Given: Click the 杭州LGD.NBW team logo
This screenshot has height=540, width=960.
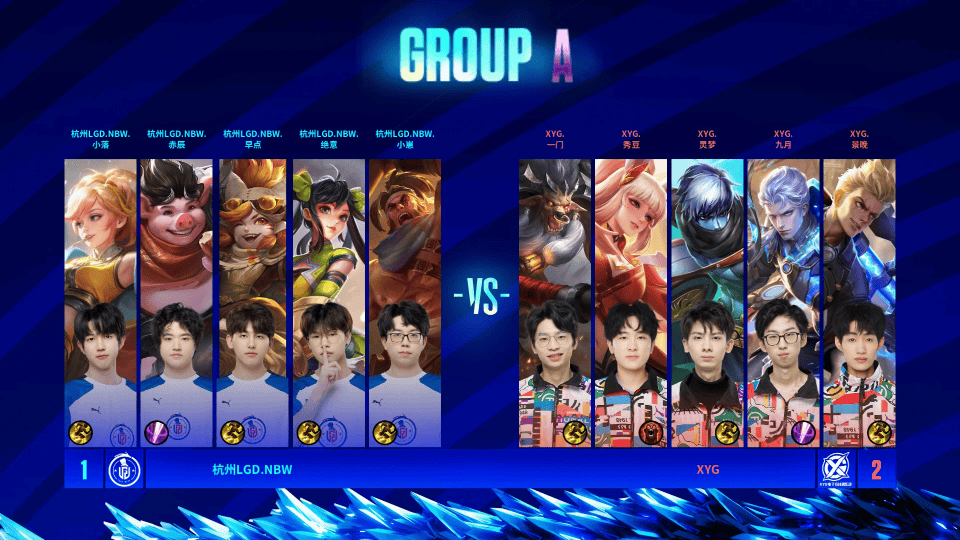Looking at the screenshot, I should [125, 469].
